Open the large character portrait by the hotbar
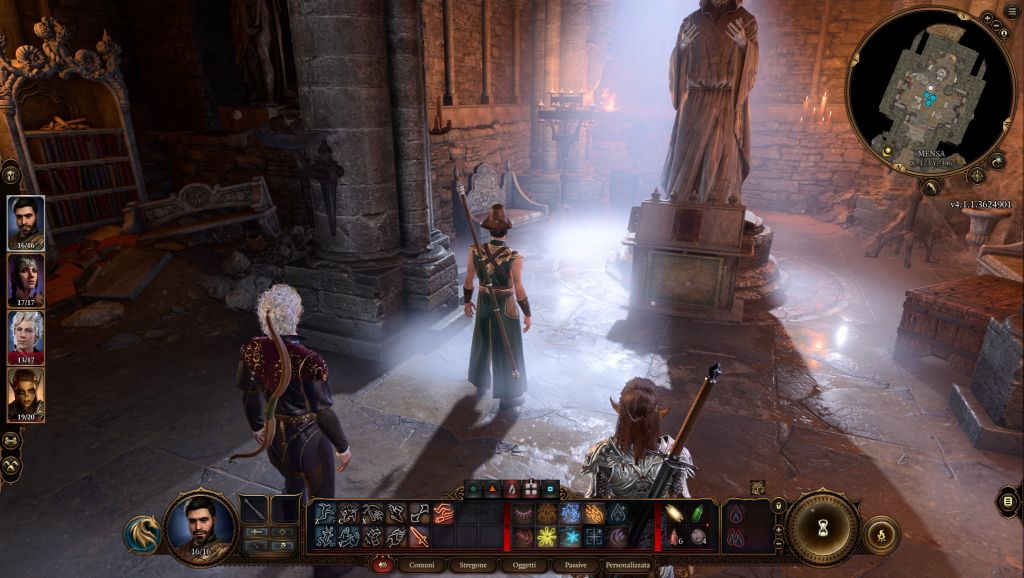 click(x=200, y=524)
